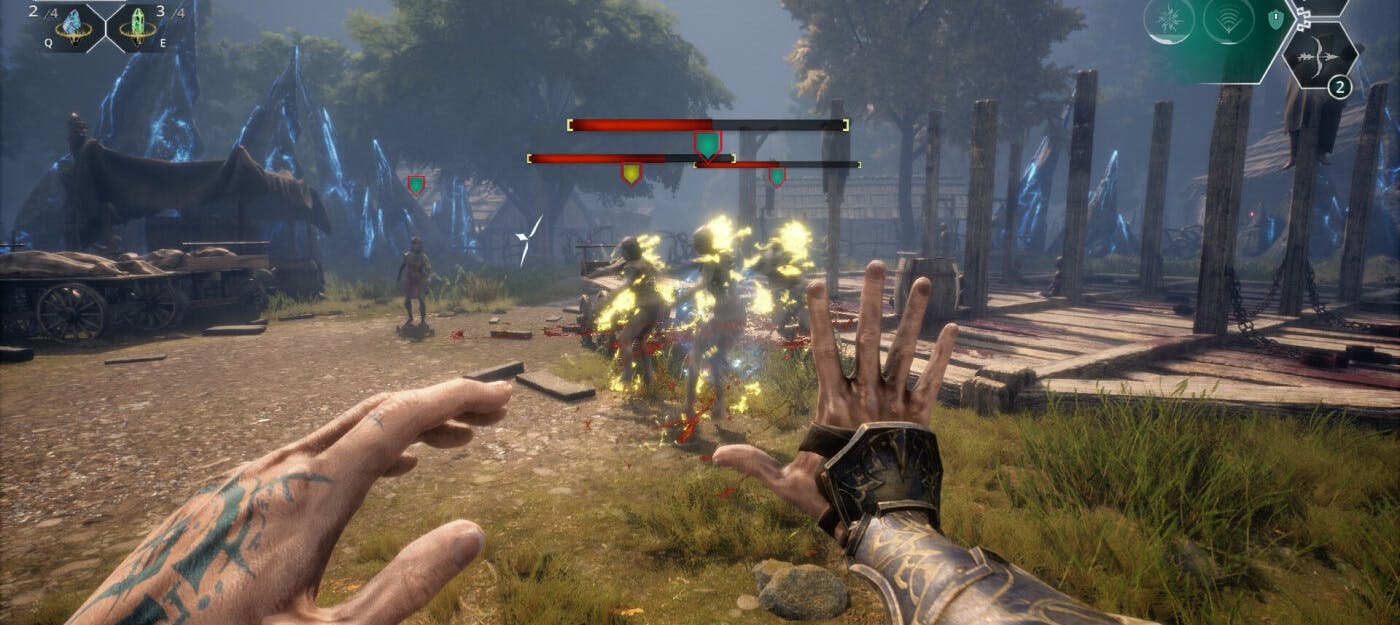The image size is (1400, 625).
Task: Use the blue crystal consumable slot
Action: pos(74,26)
